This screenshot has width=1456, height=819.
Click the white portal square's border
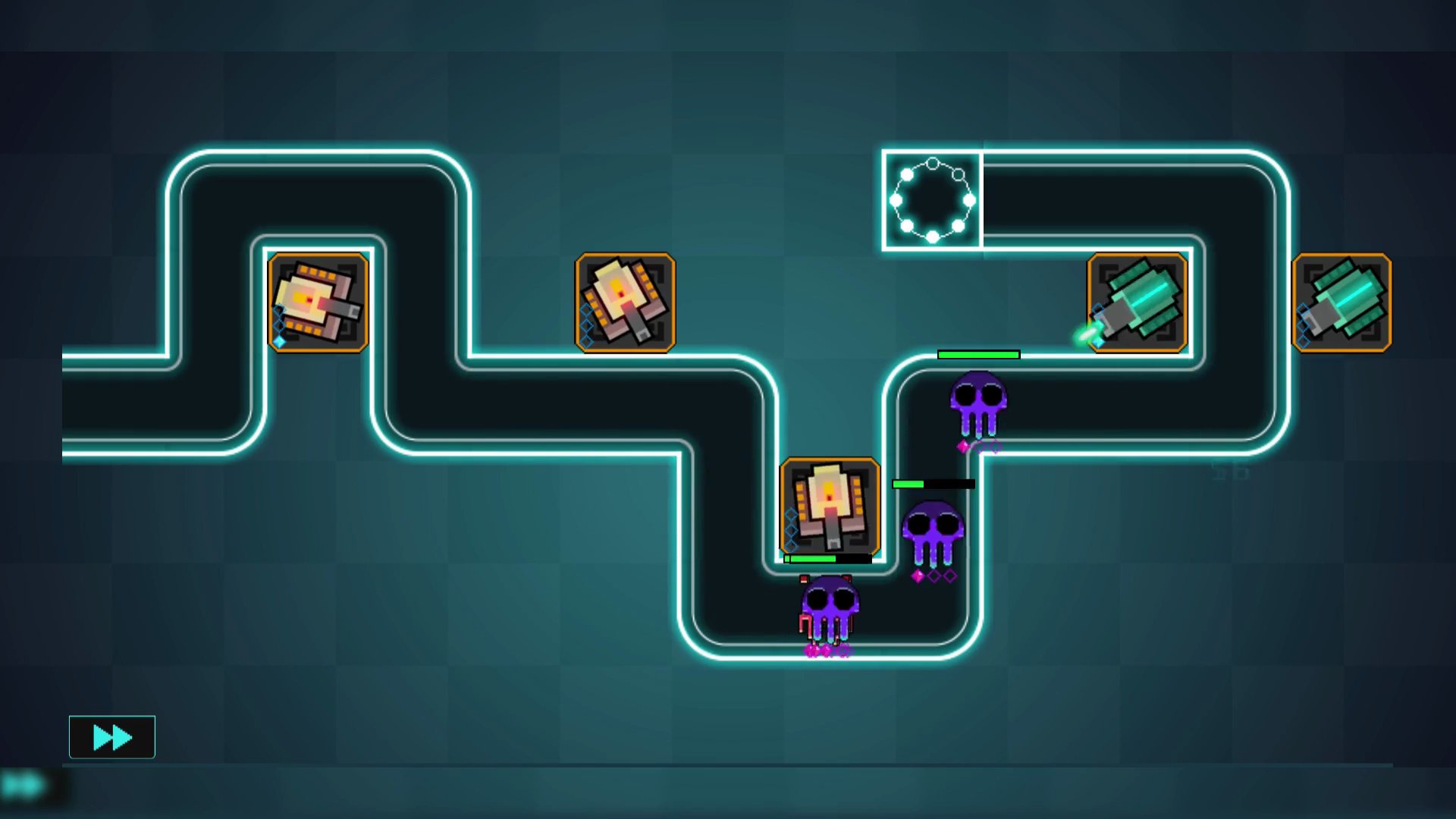pyautogui.click(x=883, y=197)
